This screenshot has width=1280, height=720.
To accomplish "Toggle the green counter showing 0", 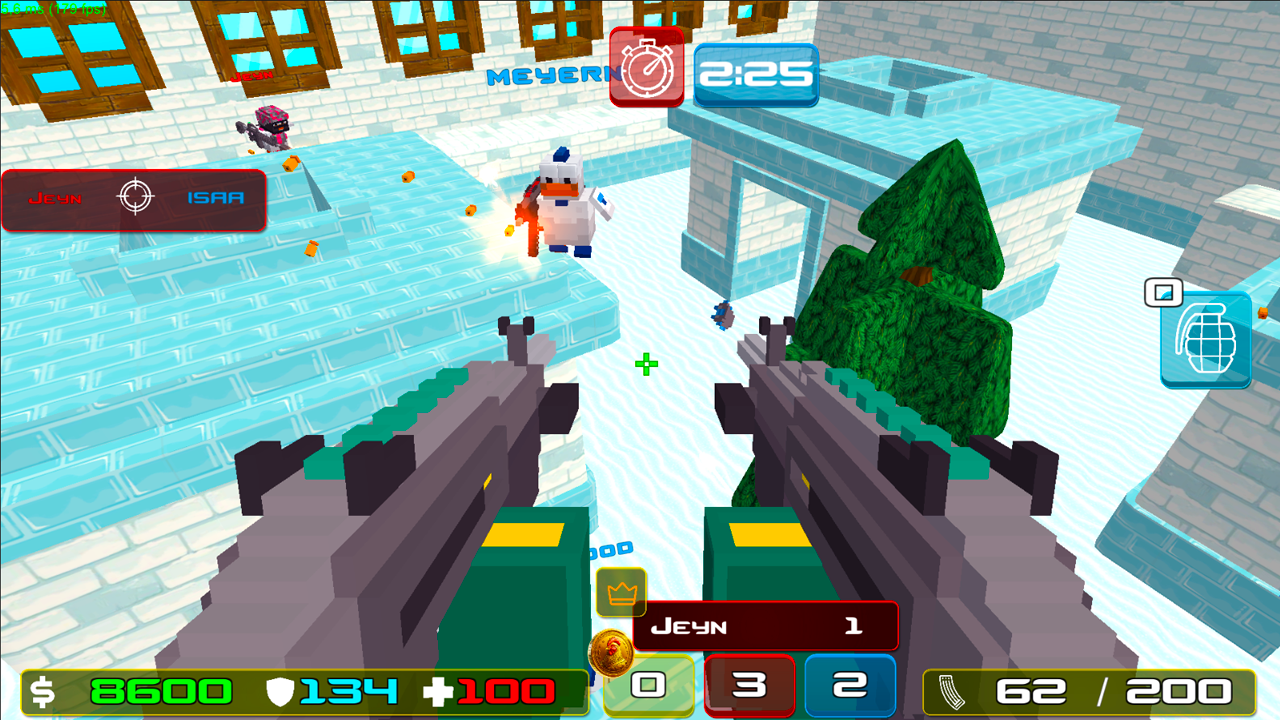I will point(648,683).
